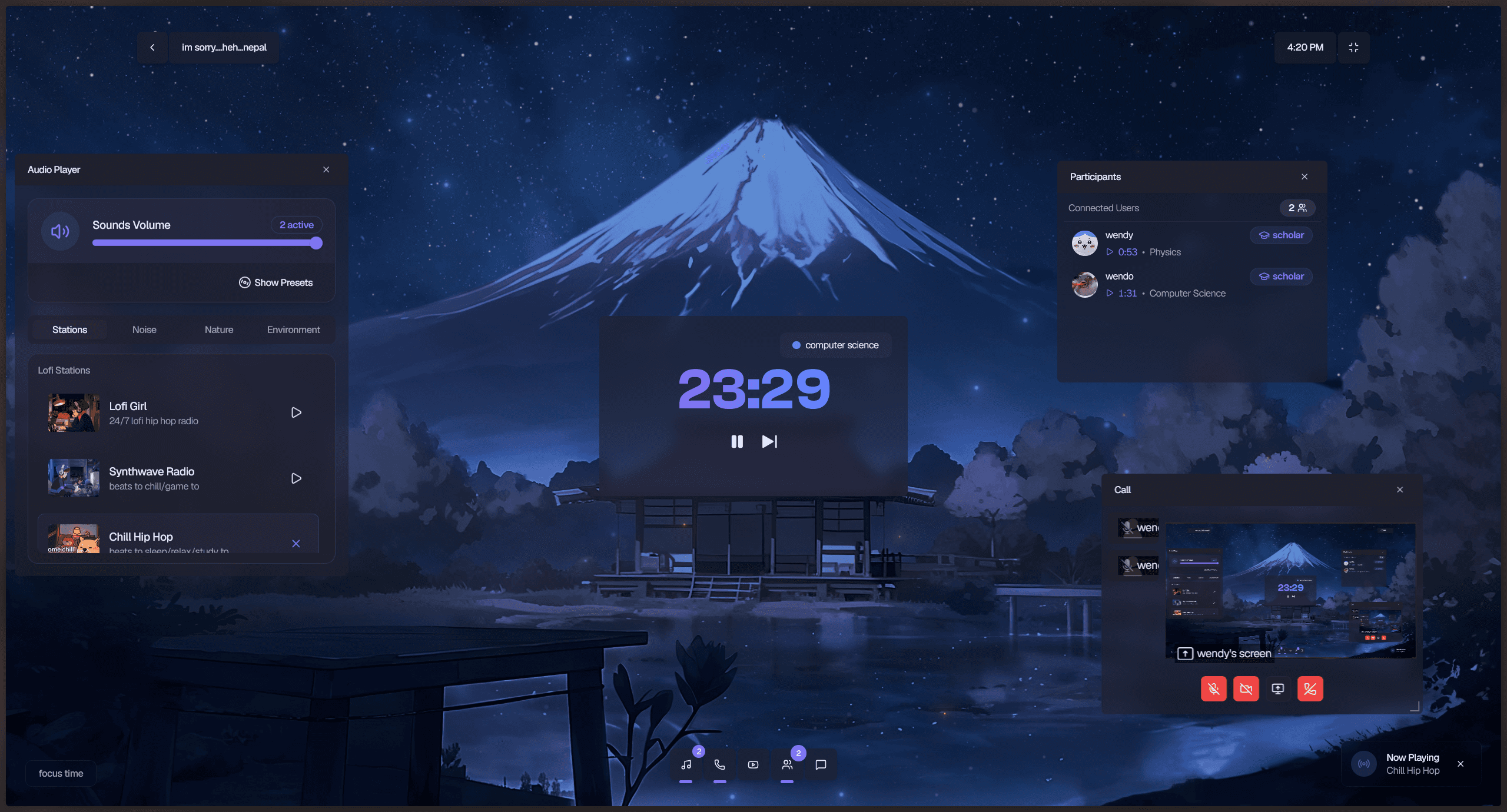The image size is (1507, 812).
Task: Hang up the call with the red phone button
Action: [1309, 688]
